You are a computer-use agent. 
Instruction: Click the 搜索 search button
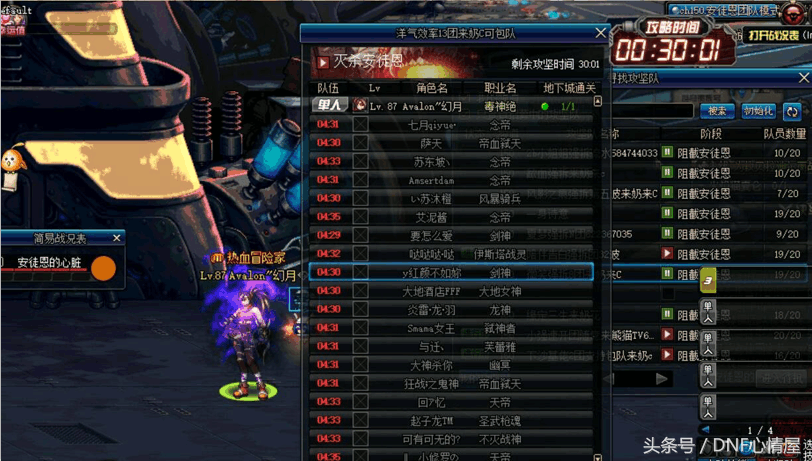(716, 111)
